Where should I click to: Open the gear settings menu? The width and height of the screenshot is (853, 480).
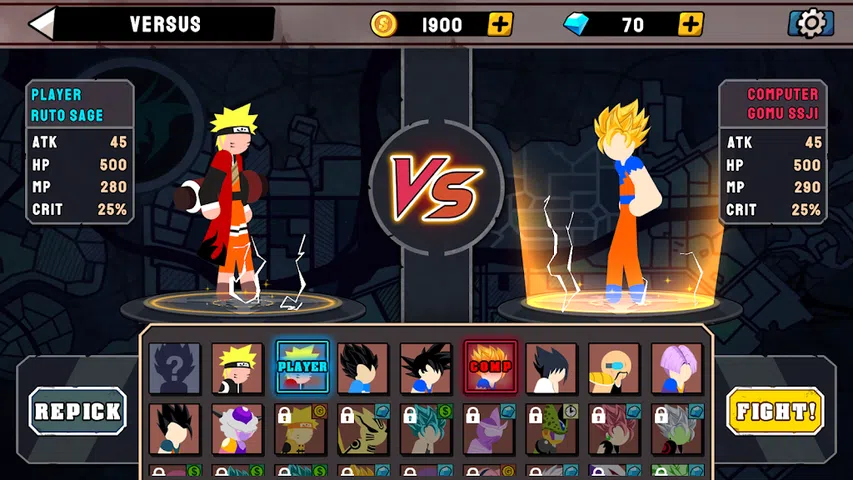811,23
